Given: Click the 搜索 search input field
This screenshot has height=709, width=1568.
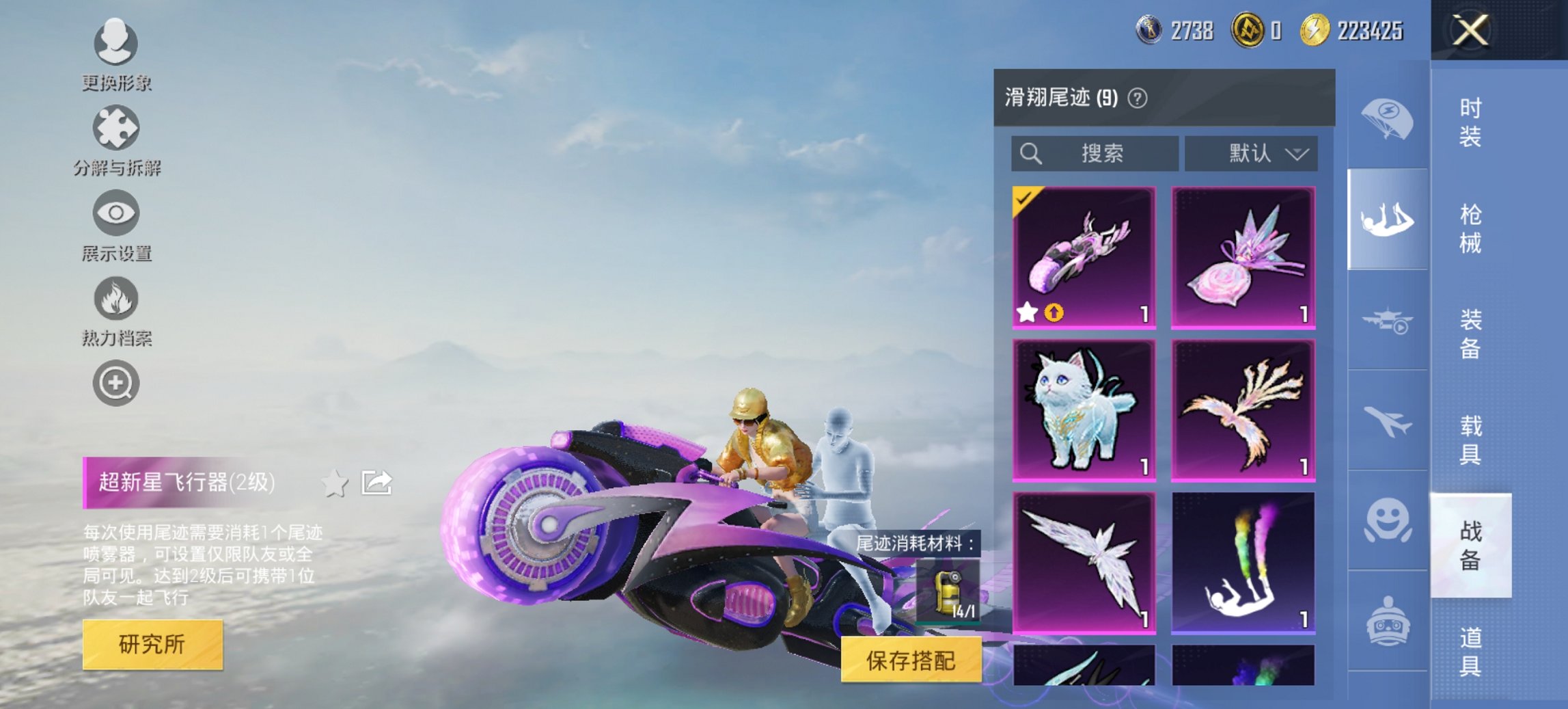Looking at the screenshot, I should pyautogui.click(x=1093, y=154).
